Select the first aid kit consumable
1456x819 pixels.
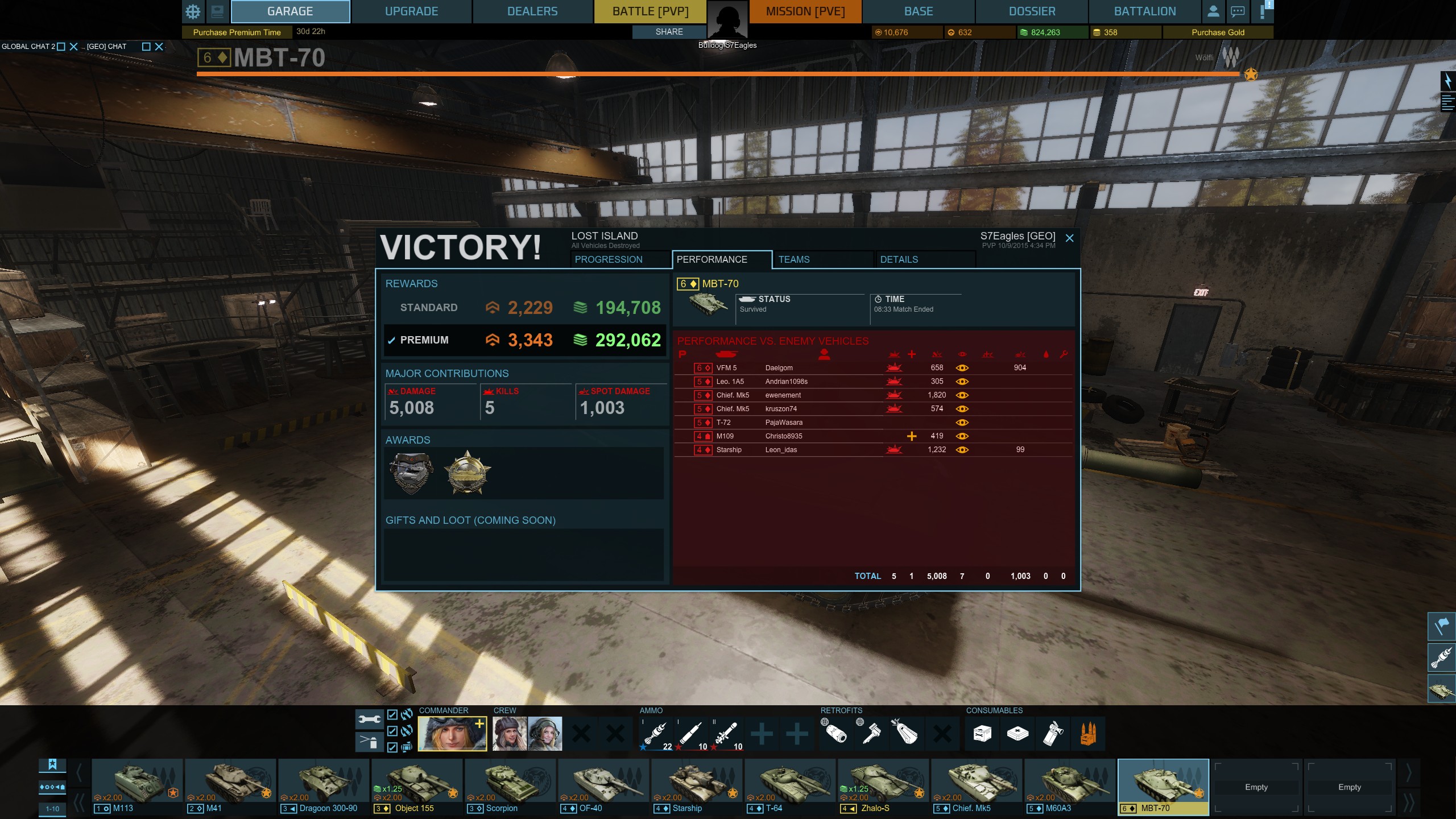click(x=1017, y=734)
